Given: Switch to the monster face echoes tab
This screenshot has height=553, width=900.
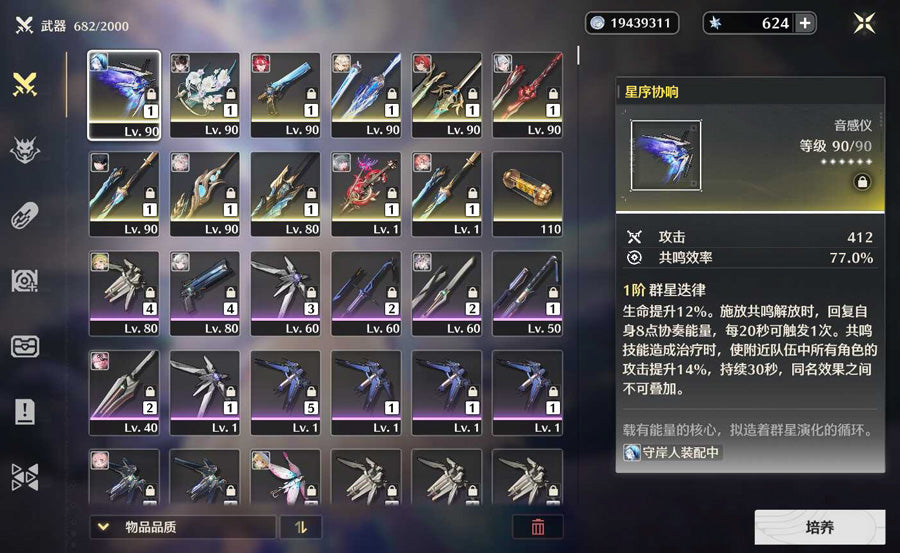Looking at the screenshot, I should (x=25, y=150).
